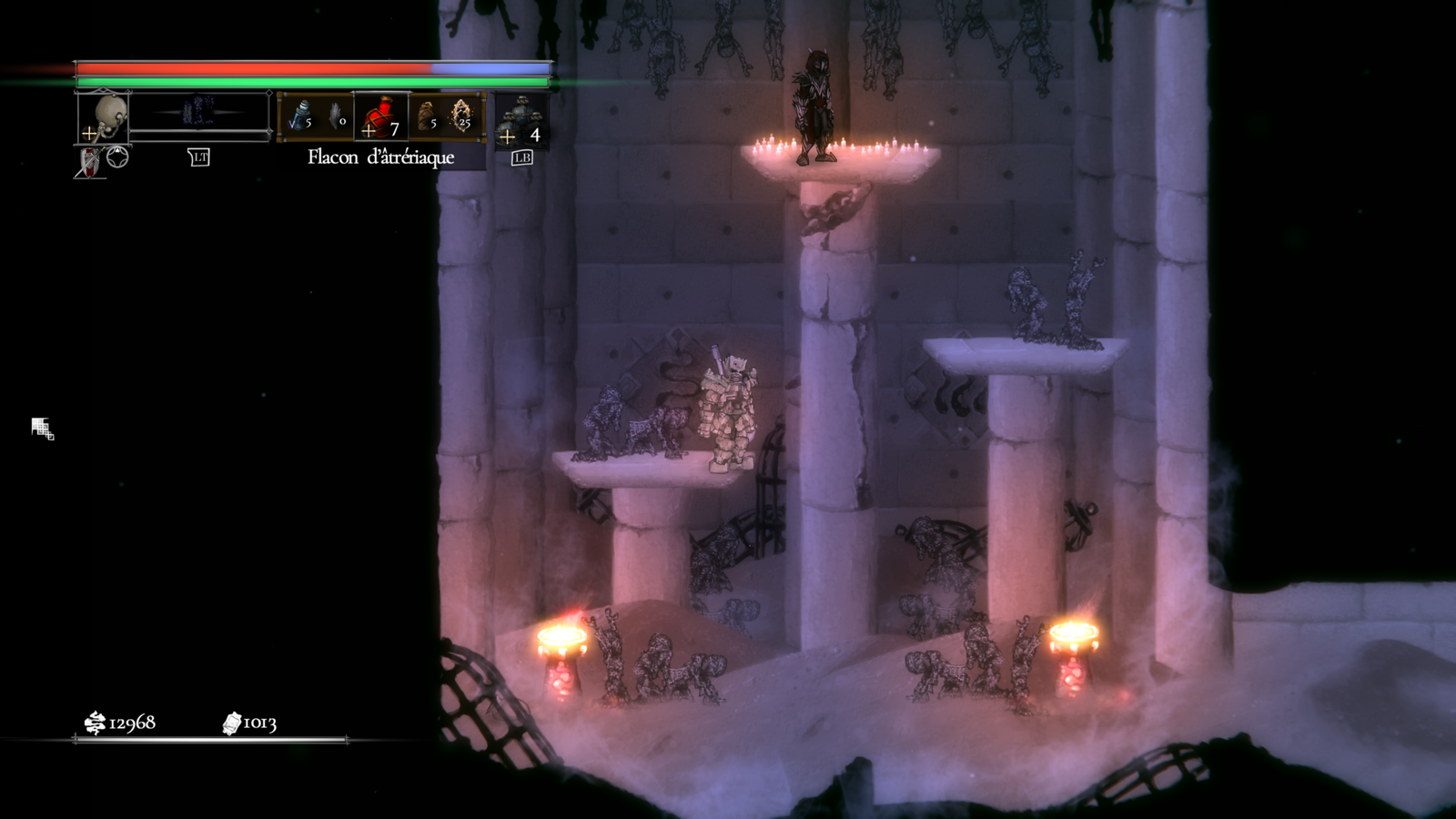Click the skull charm portrait slot
This screenshot has width=1456, height=819.
(104, 117)
